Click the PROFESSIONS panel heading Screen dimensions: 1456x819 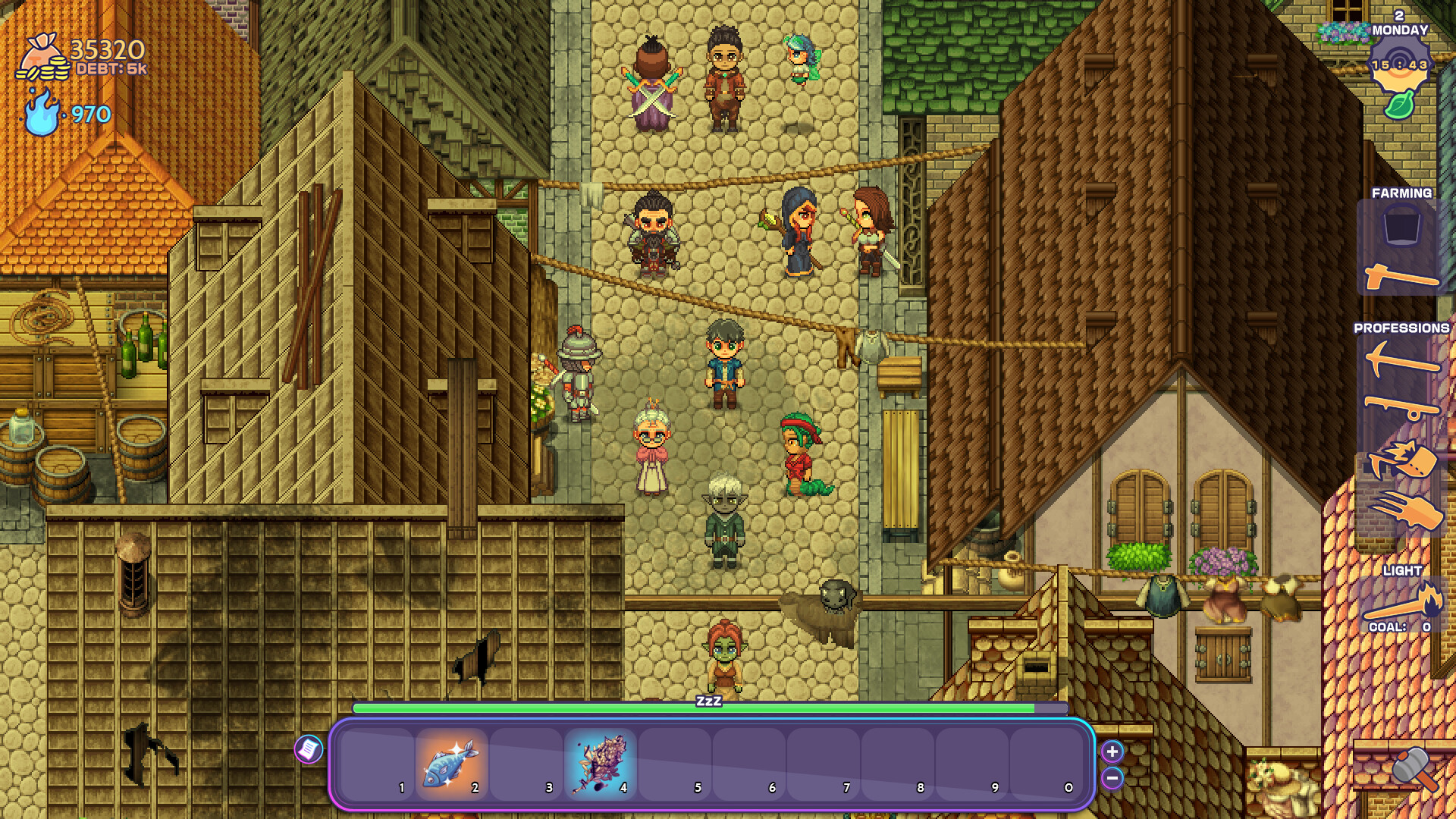[1401, 330]
